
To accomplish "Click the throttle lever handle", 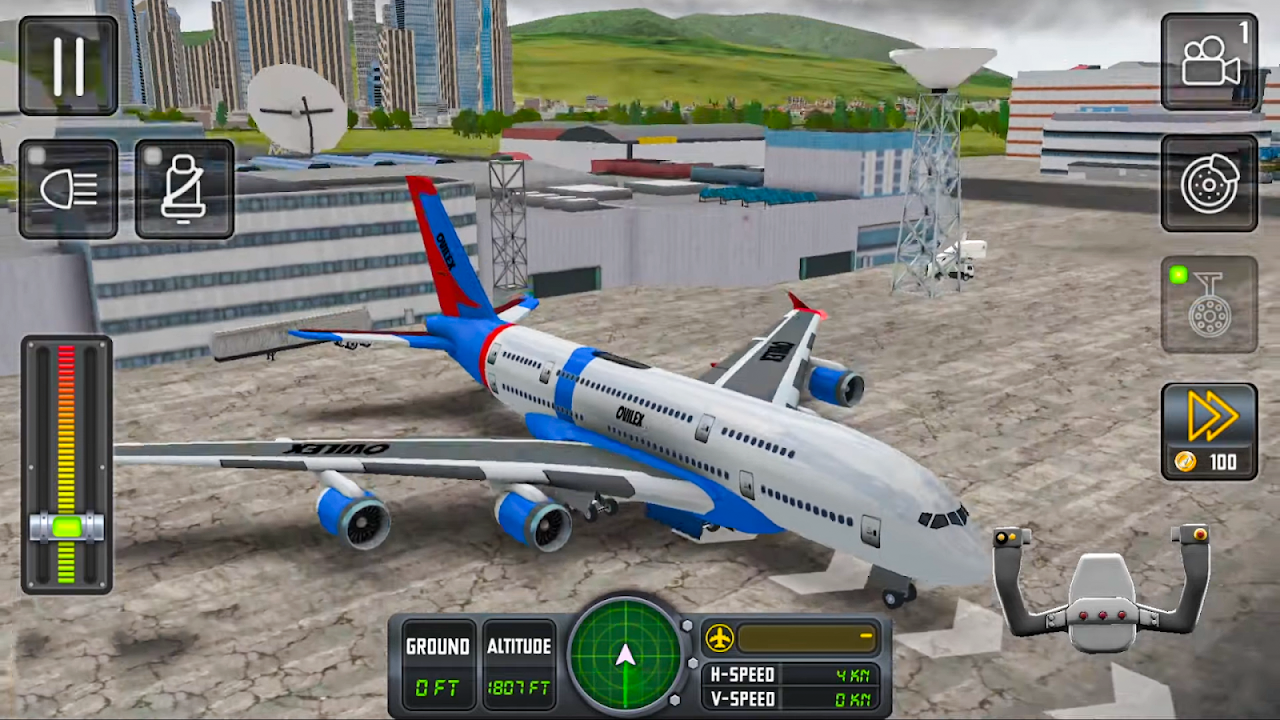I will [x=67, y=527].
